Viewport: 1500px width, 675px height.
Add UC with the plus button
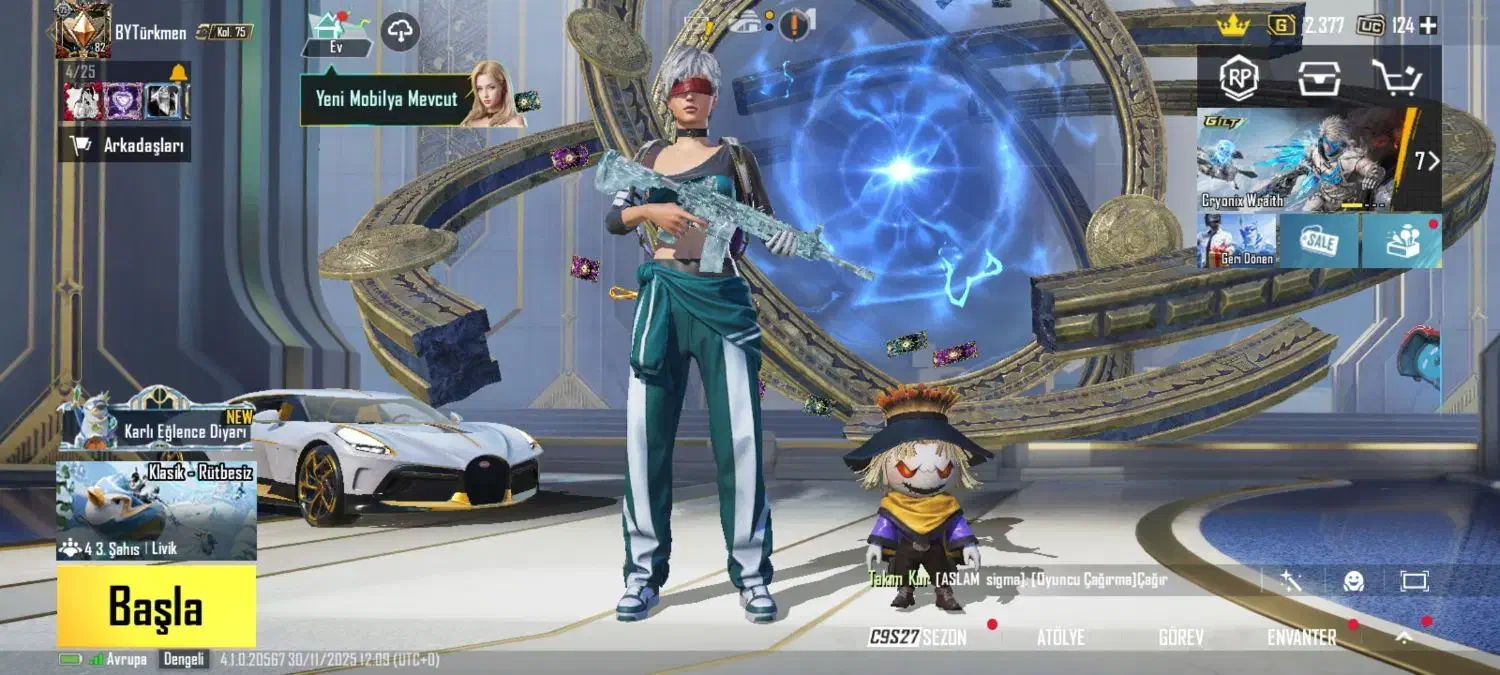[x=1429, y=26]
